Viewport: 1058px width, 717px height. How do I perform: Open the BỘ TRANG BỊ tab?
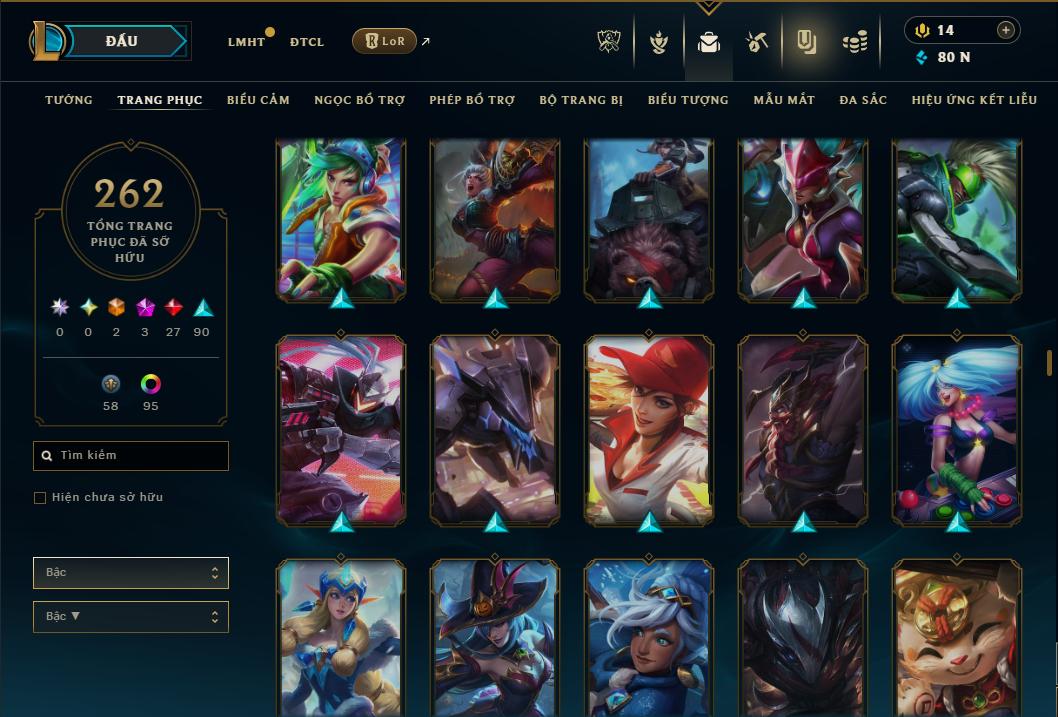(581, 100)
